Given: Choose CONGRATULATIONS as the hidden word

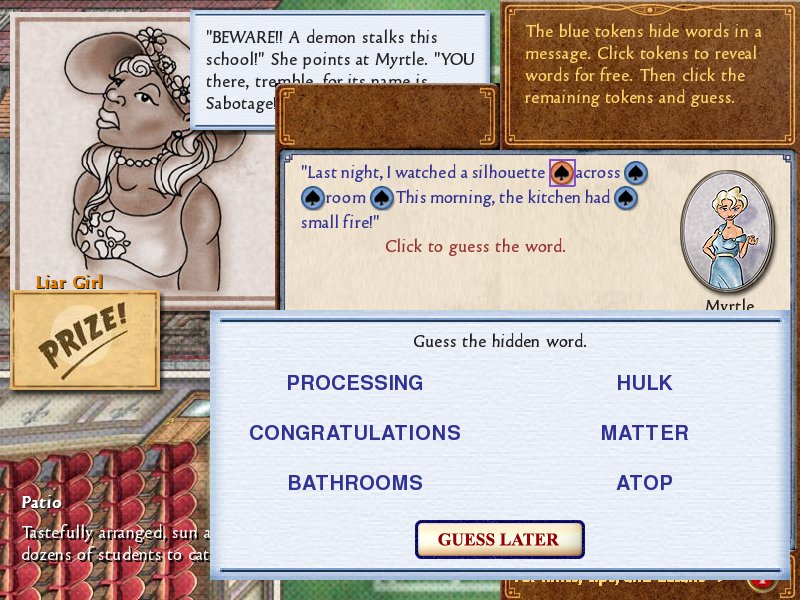Looking at the screenshot, I should click(355, 433).
